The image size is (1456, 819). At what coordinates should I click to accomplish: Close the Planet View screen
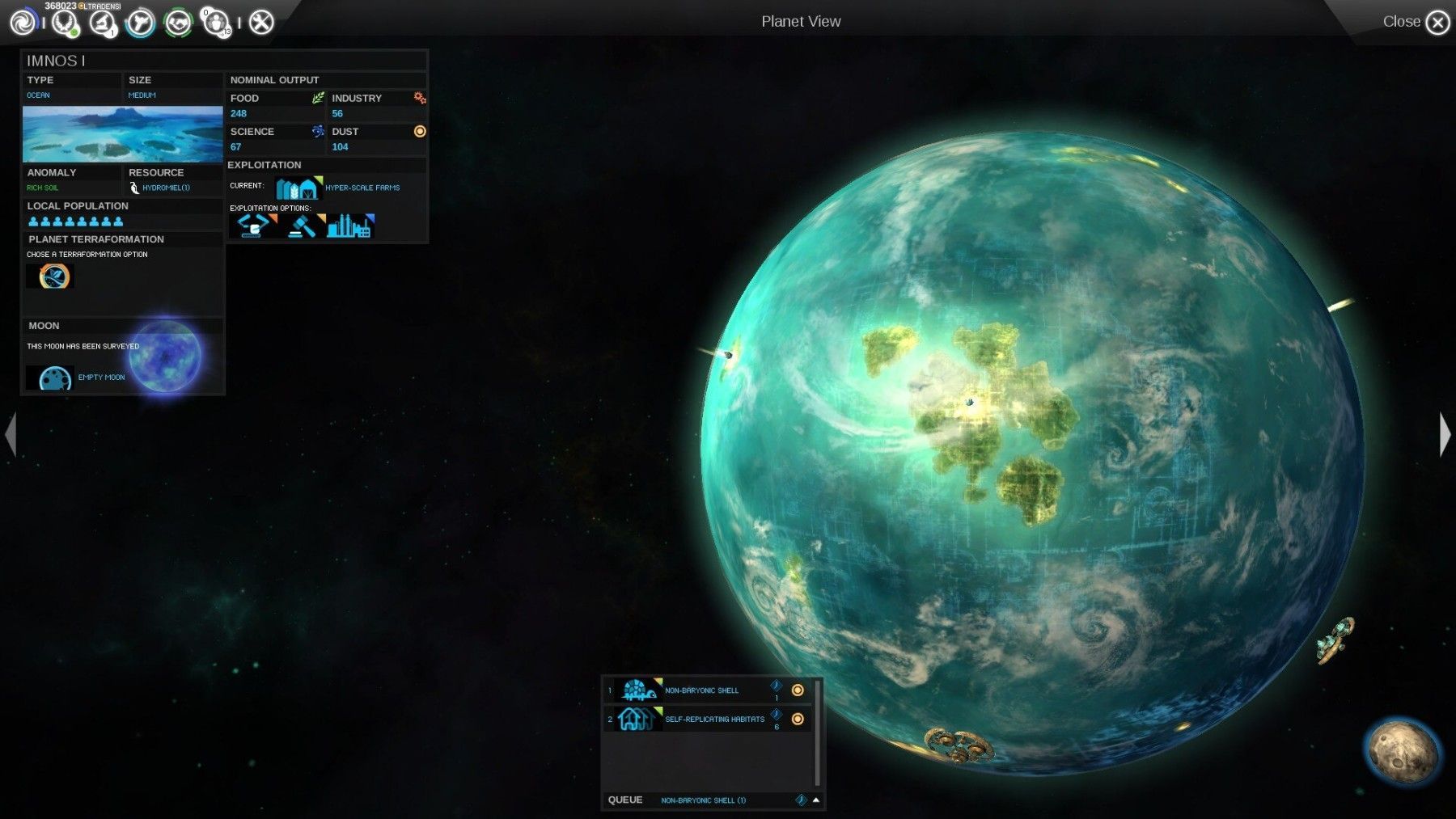(1437, 22)
